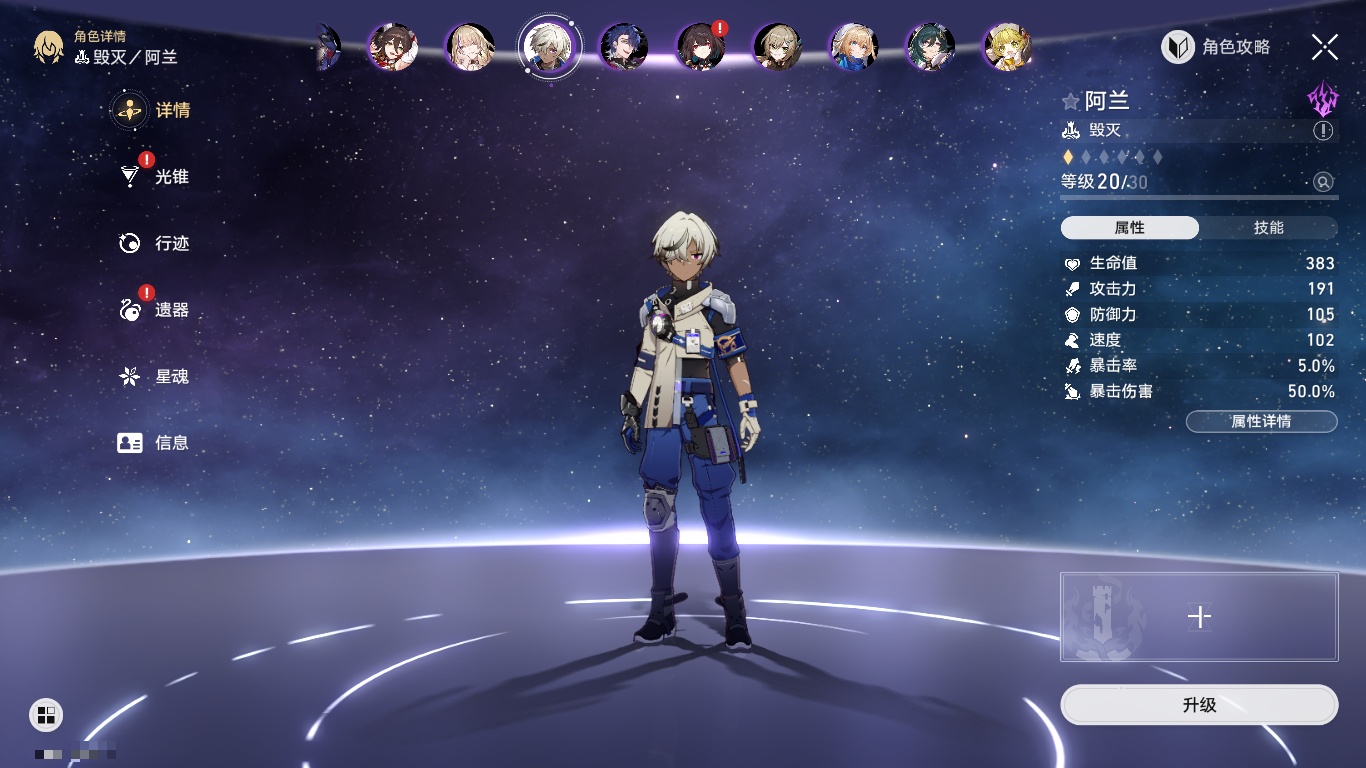1366x768 pixels.
Task: Open the 光锥 light cone menu
Action: [x=156, y=177]
